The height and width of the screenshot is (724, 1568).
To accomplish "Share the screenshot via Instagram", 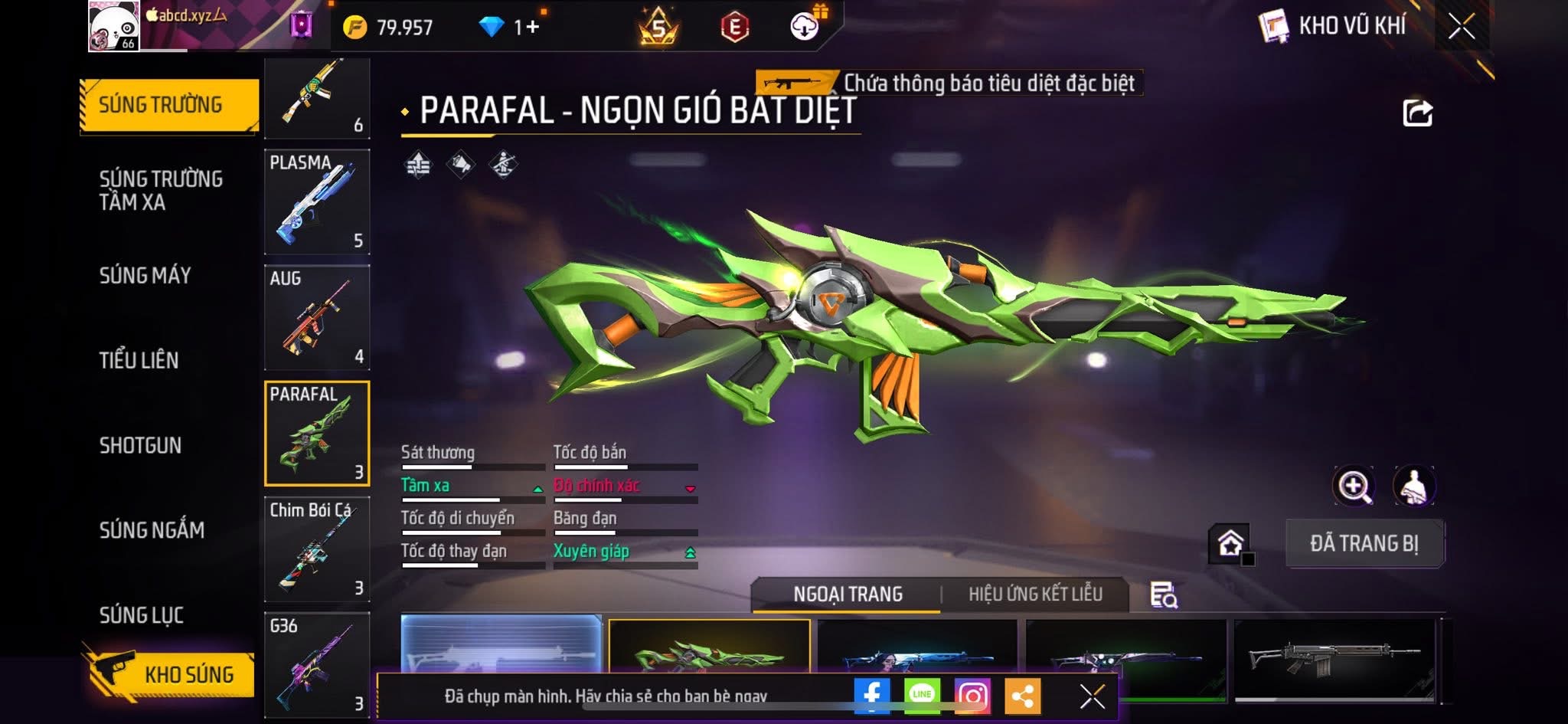I will pos(972,695).
